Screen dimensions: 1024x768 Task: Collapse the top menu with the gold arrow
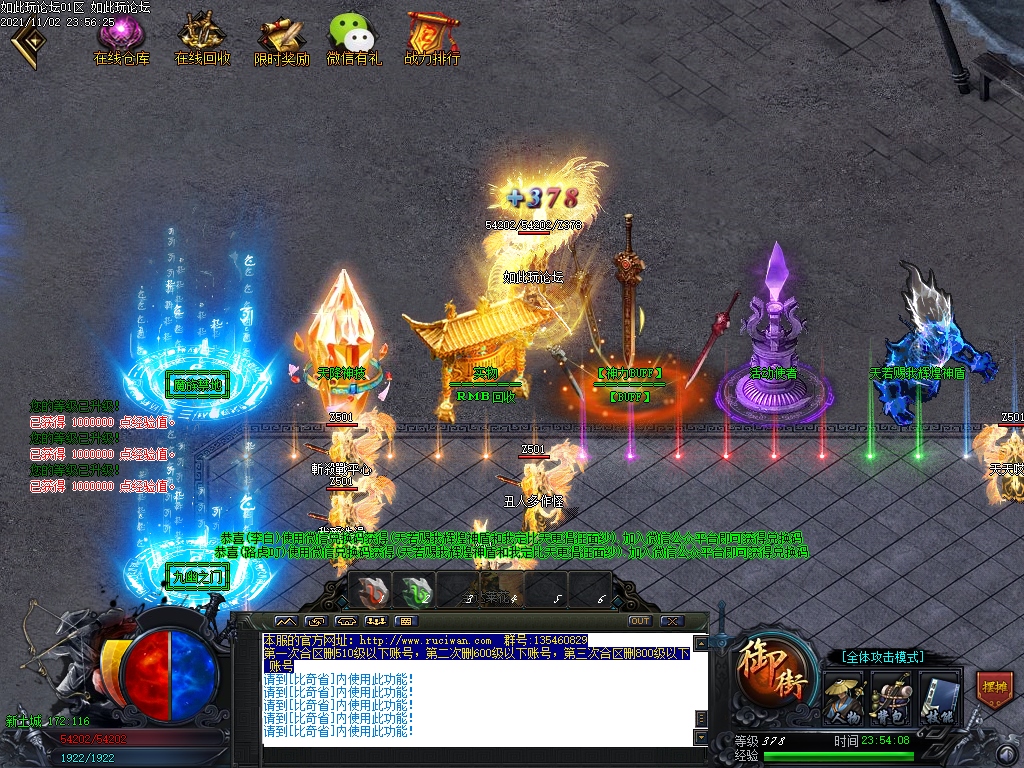pyautogui.click(x=27, y=41)
